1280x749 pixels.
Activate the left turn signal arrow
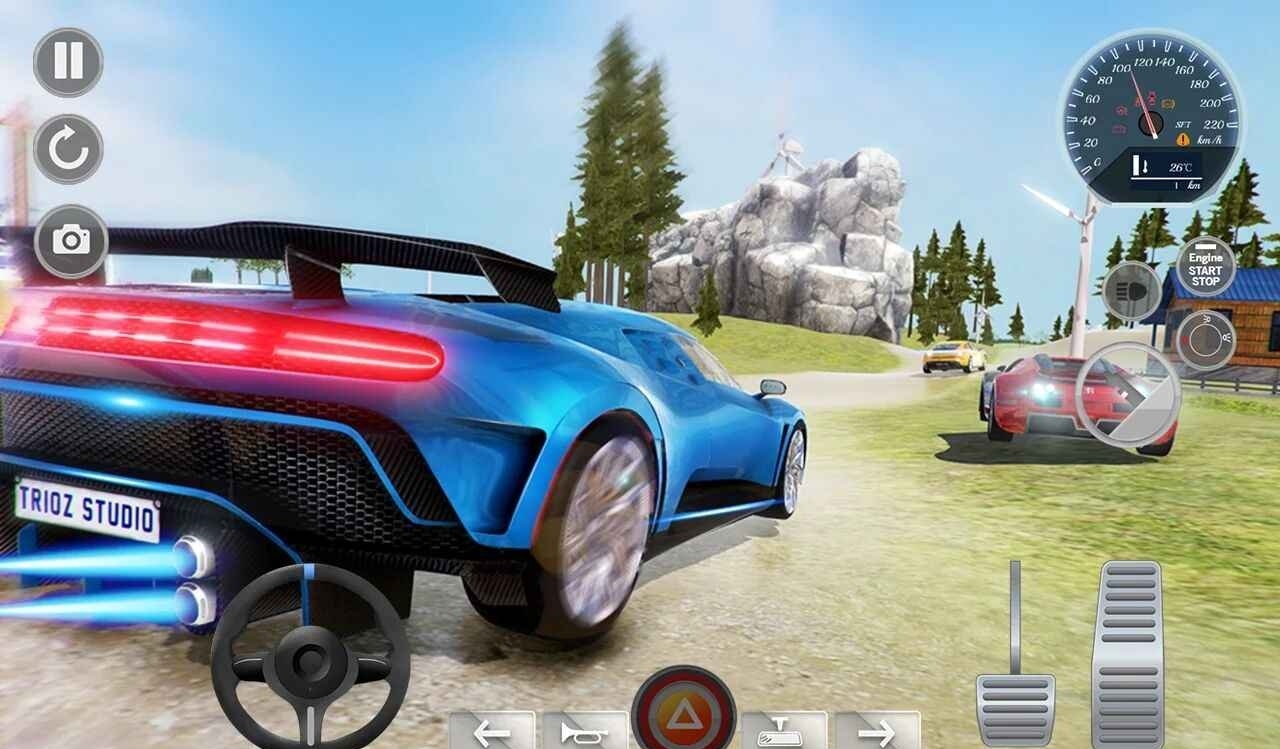tap(491, 732)
